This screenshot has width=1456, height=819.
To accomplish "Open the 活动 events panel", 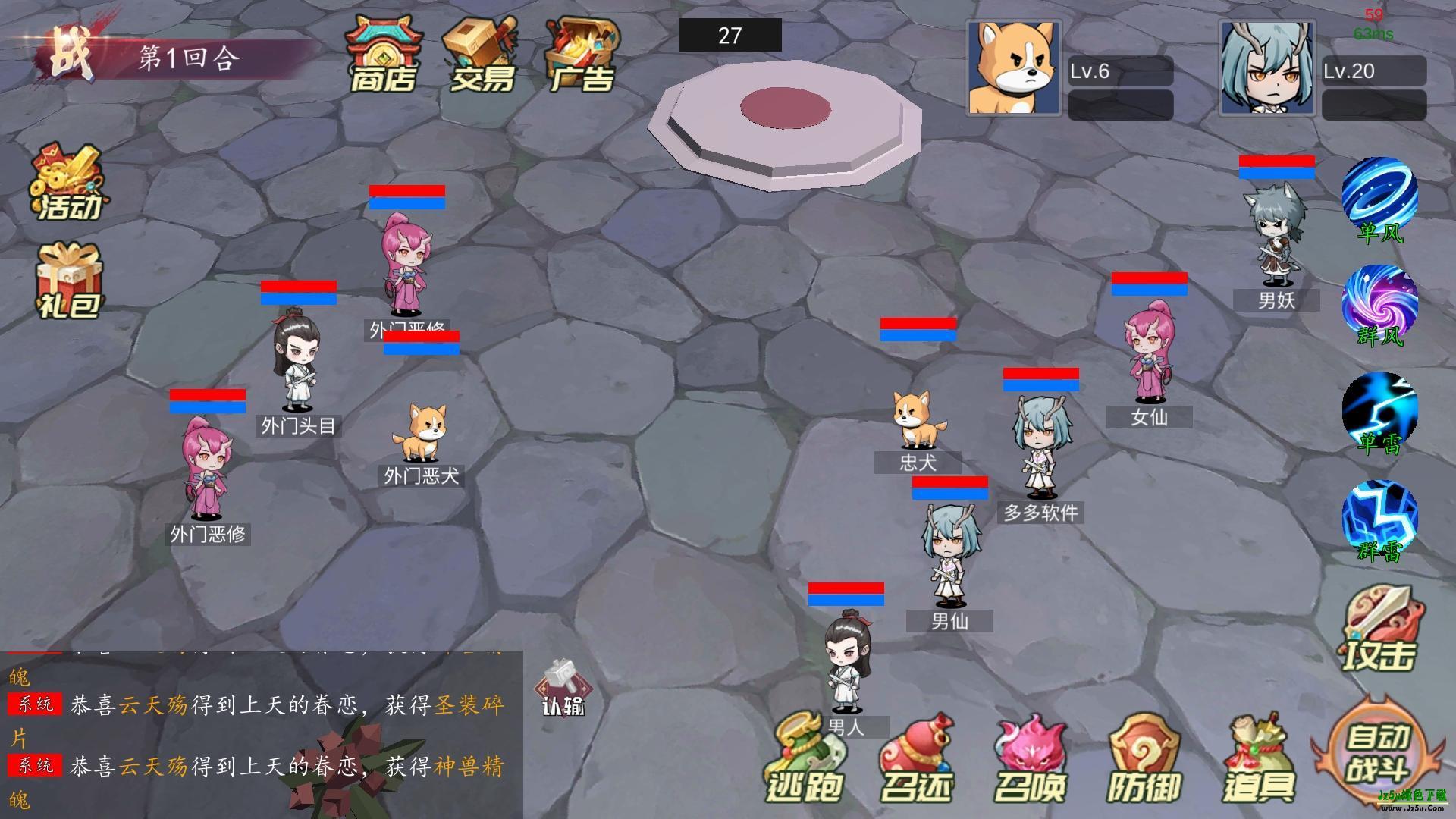I will [x=67, y=182].
